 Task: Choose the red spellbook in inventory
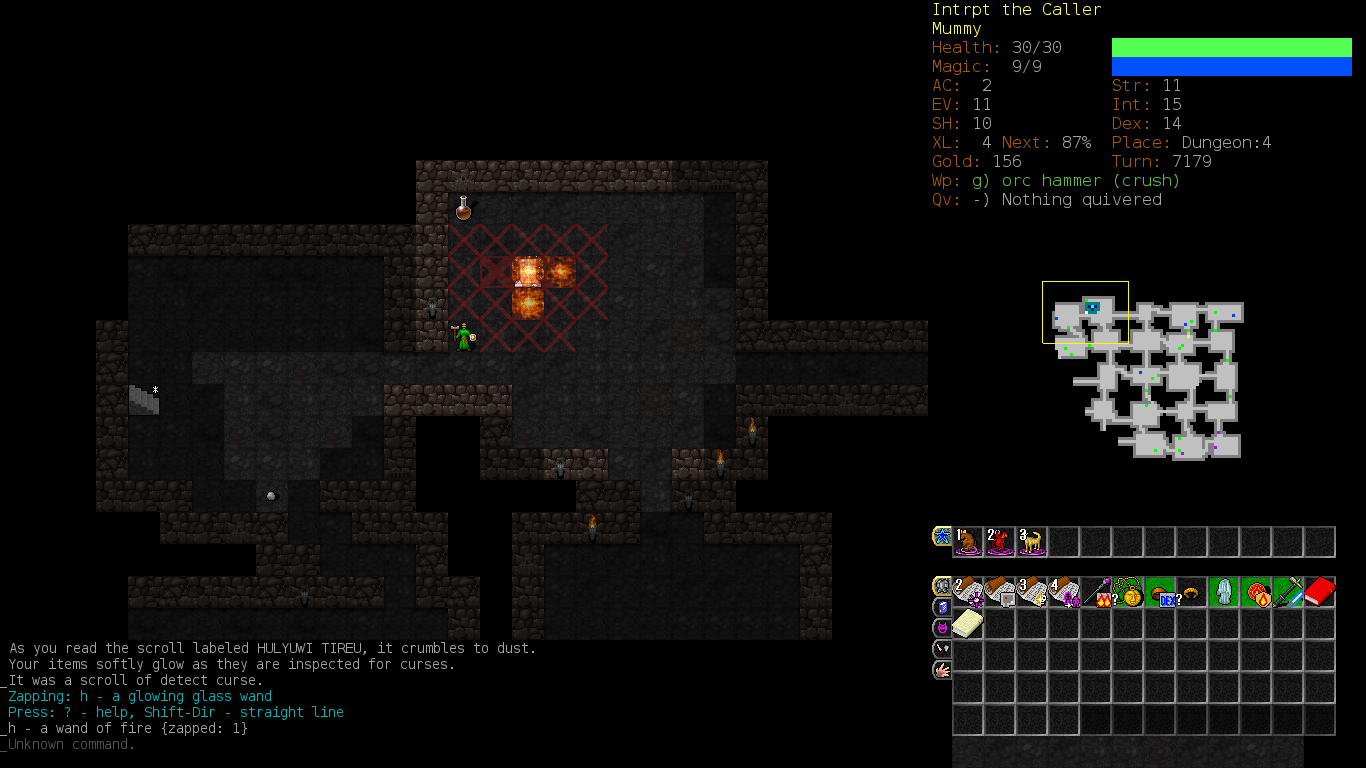click(1320, 592)
